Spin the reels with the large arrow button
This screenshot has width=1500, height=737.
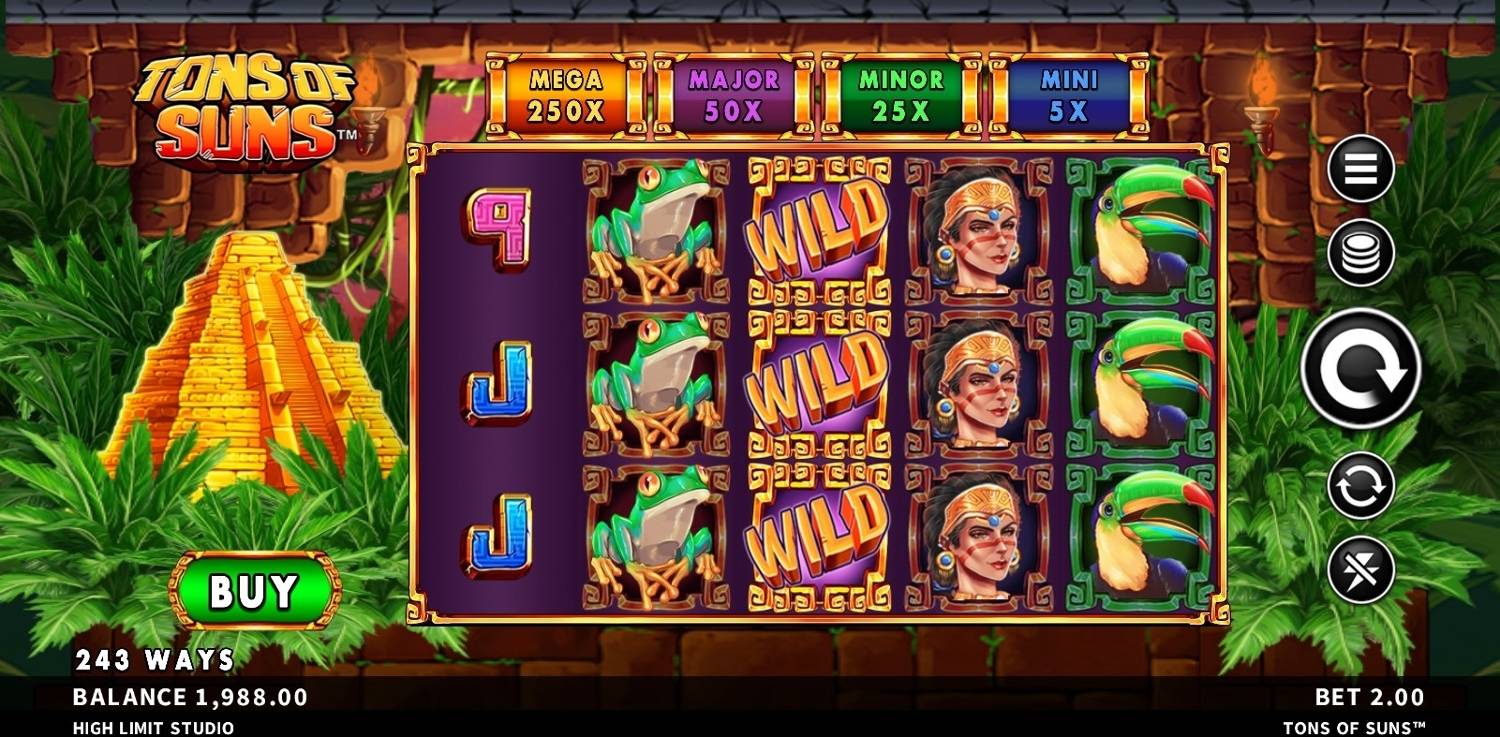pyautogui.click(x=1360, y=368)
